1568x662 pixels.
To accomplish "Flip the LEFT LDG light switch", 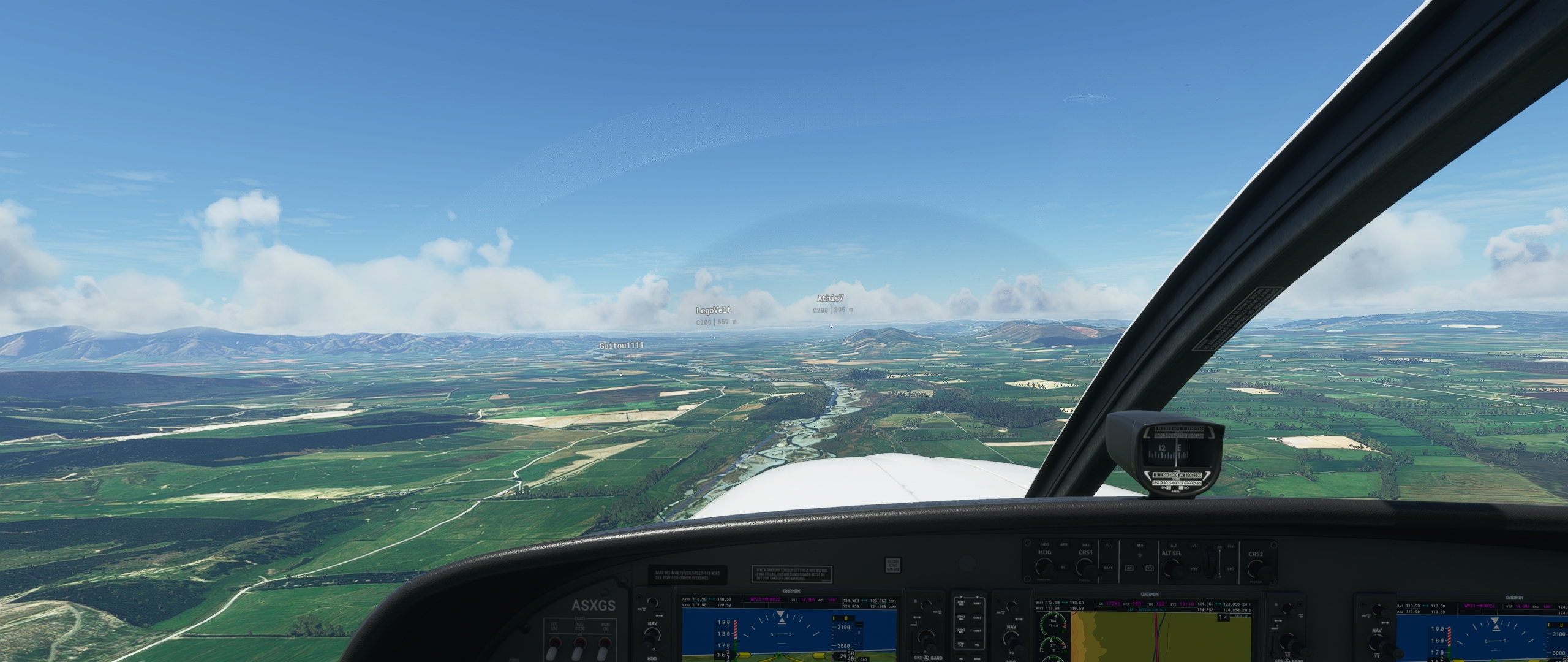I will [x=554, y=652].
